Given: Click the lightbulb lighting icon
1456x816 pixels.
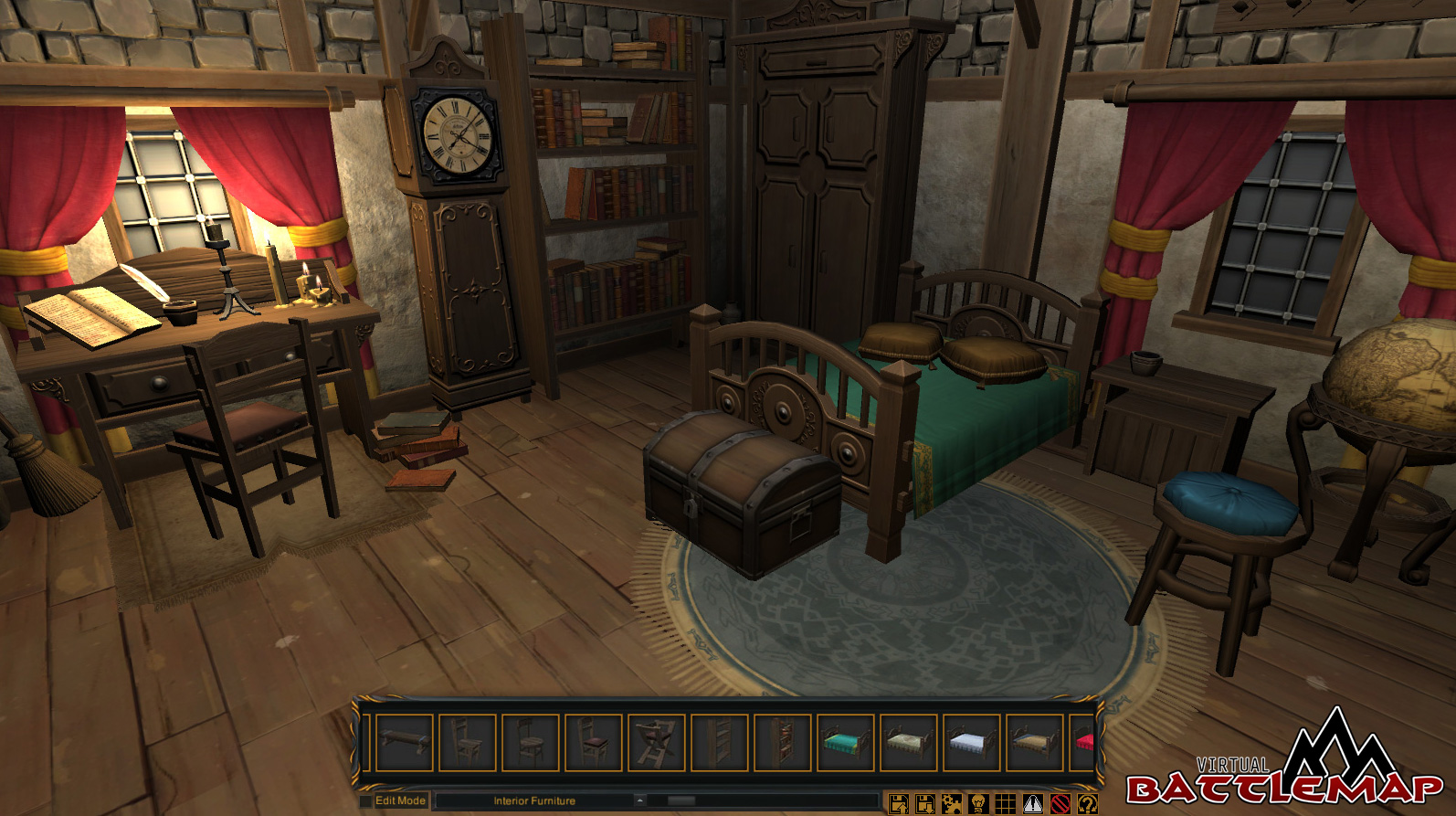Looking at the screenshot, I should click(x=977, y=804).
